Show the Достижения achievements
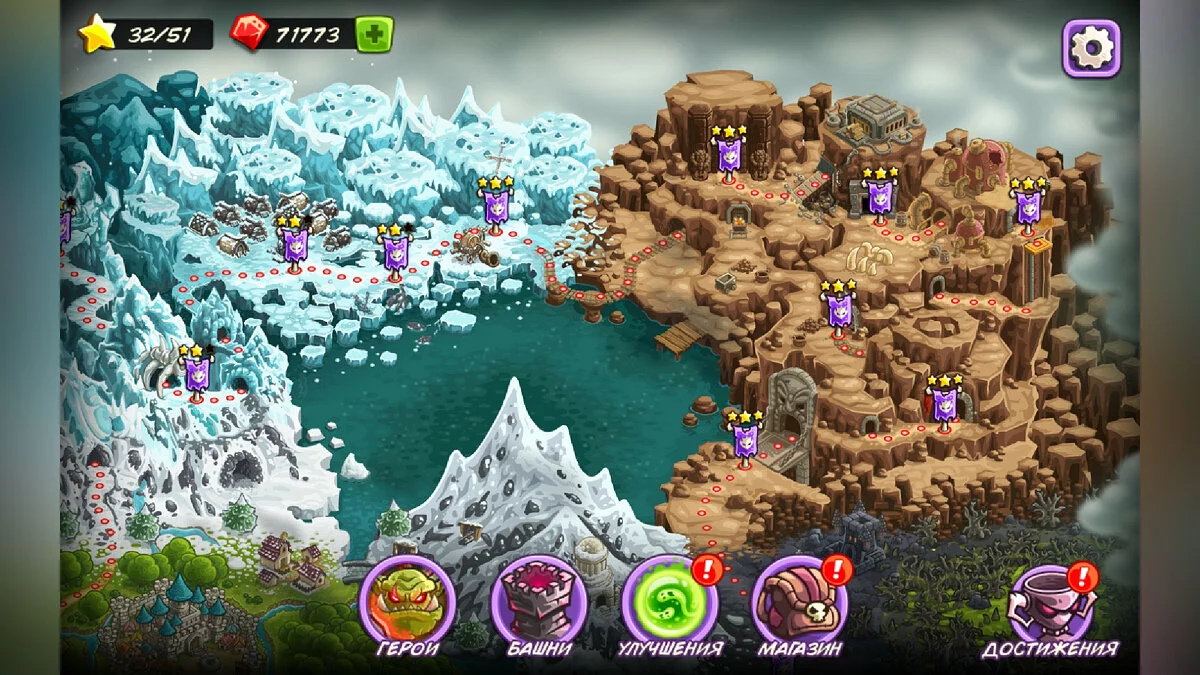The image size is (1200, 675). 1050,603
